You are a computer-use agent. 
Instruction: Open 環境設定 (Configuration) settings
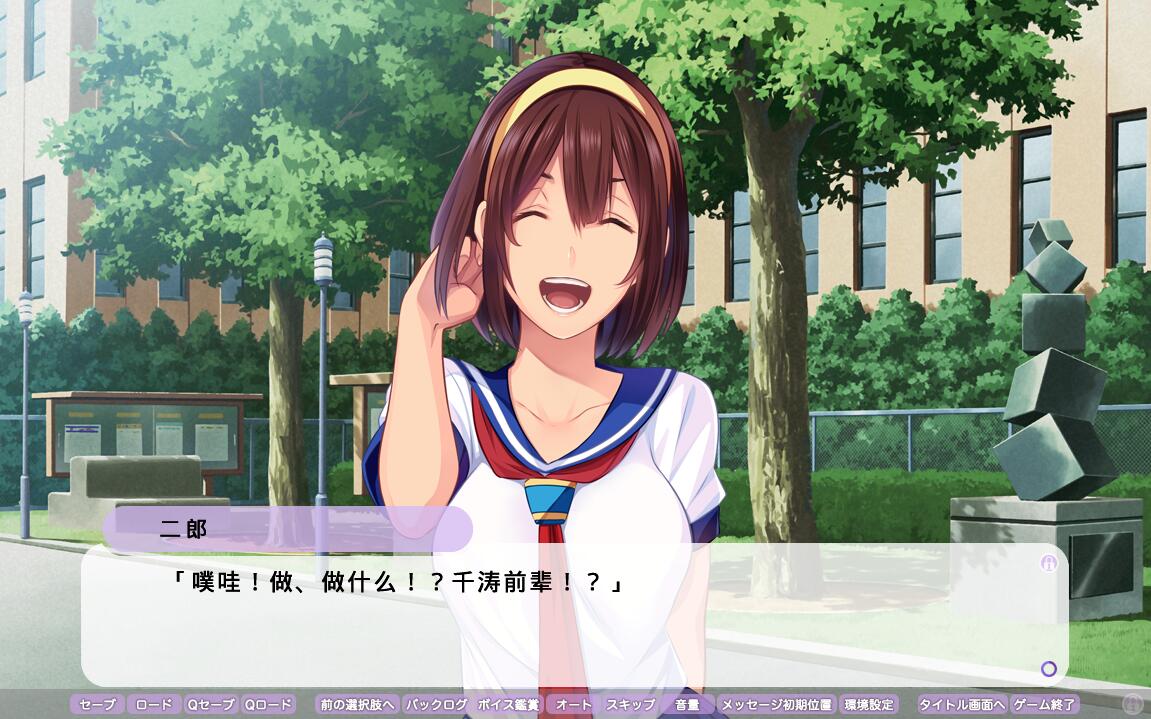tap(868, 704)
